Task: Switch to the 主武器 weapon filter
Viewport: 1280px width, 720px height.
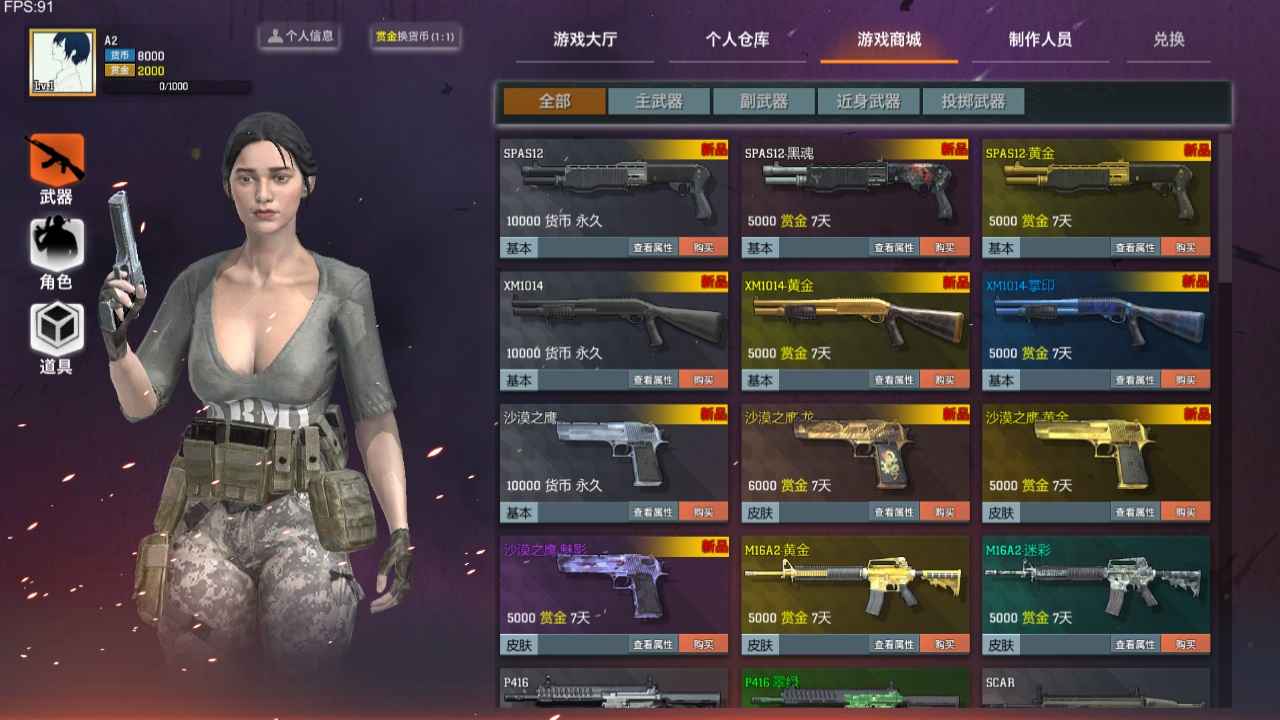Action: coord(658,100)
